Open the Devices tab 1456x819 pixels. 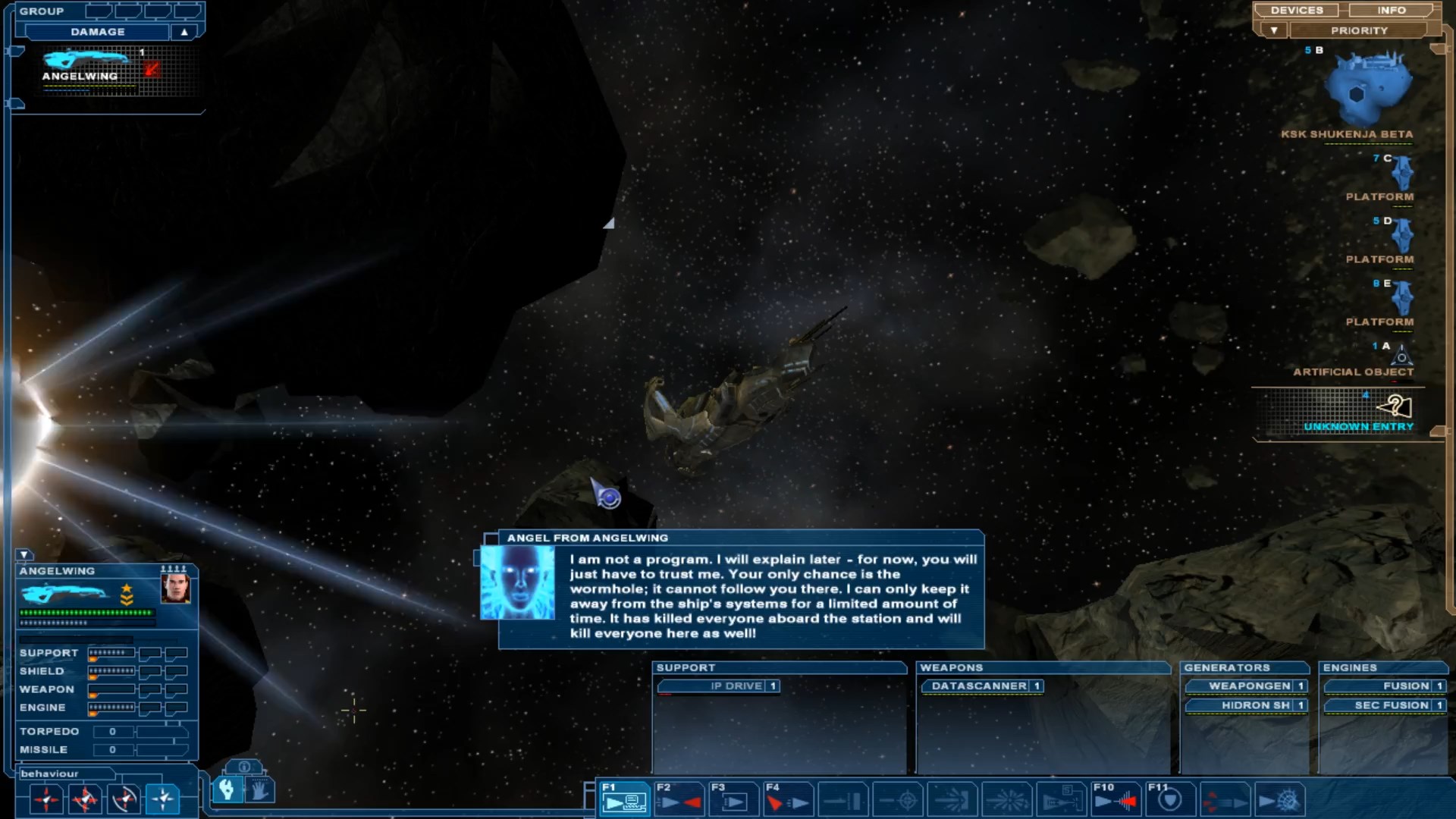1296,11
